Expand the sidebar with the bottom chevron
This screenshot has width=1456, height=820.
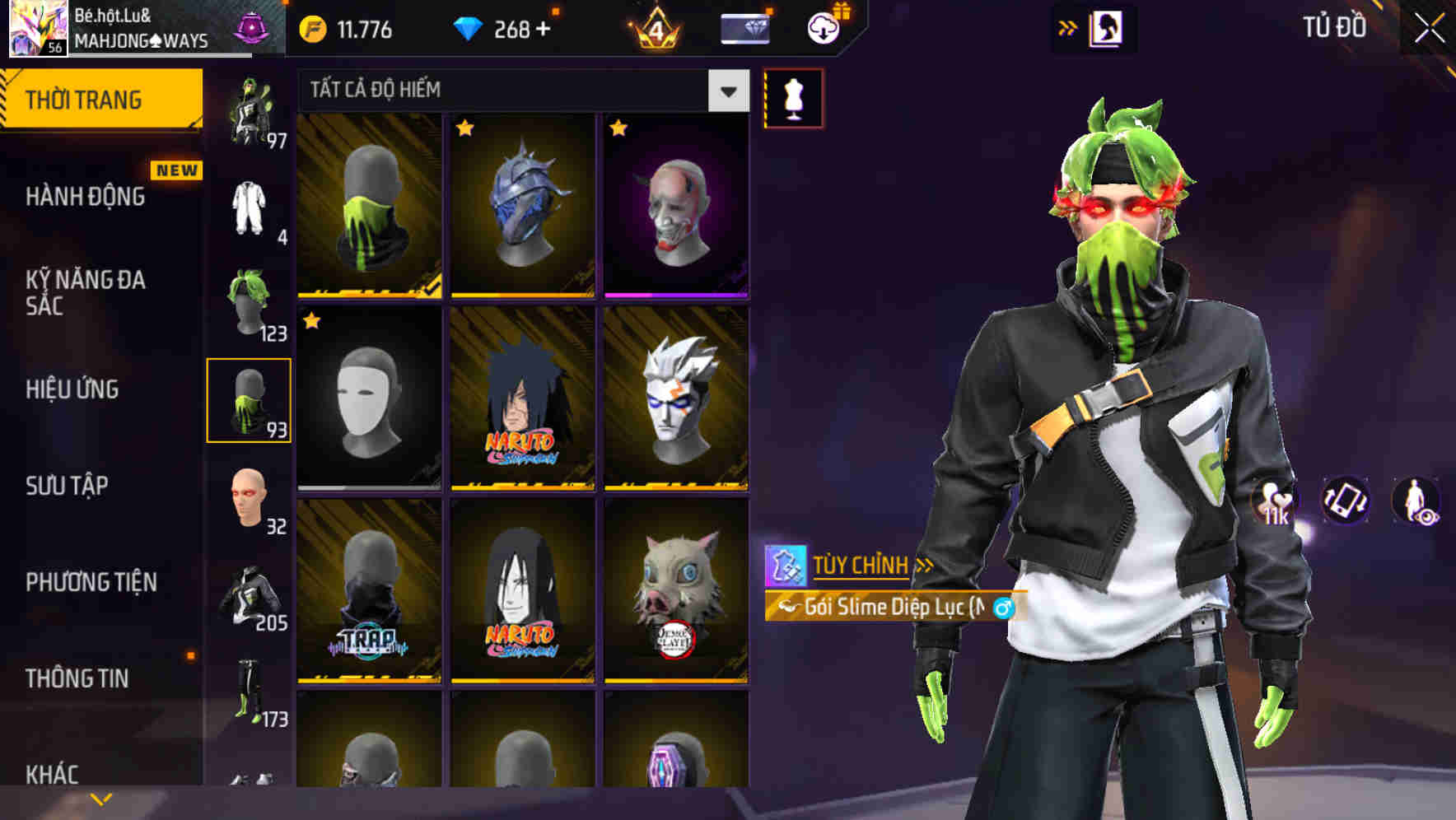pyautogui.click(x=101, y=798)
